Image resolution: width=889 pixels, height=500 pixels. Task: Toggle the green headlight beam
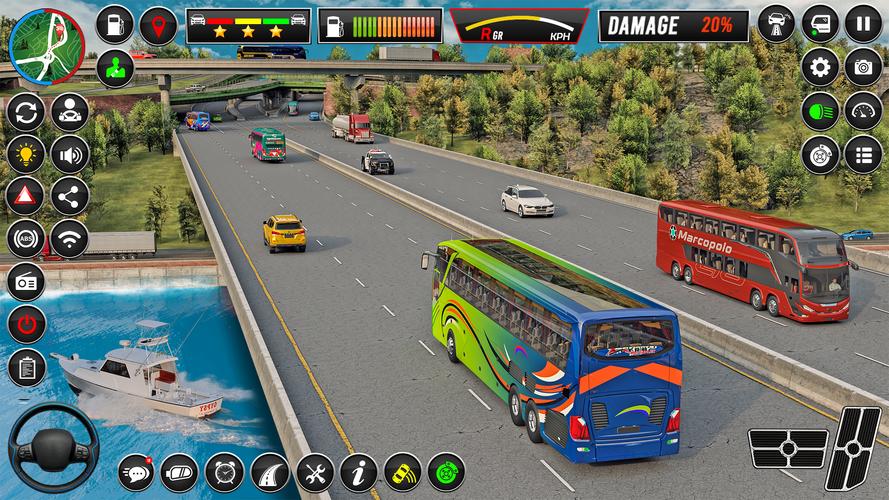pyautogui.click(x=820, y=111)
